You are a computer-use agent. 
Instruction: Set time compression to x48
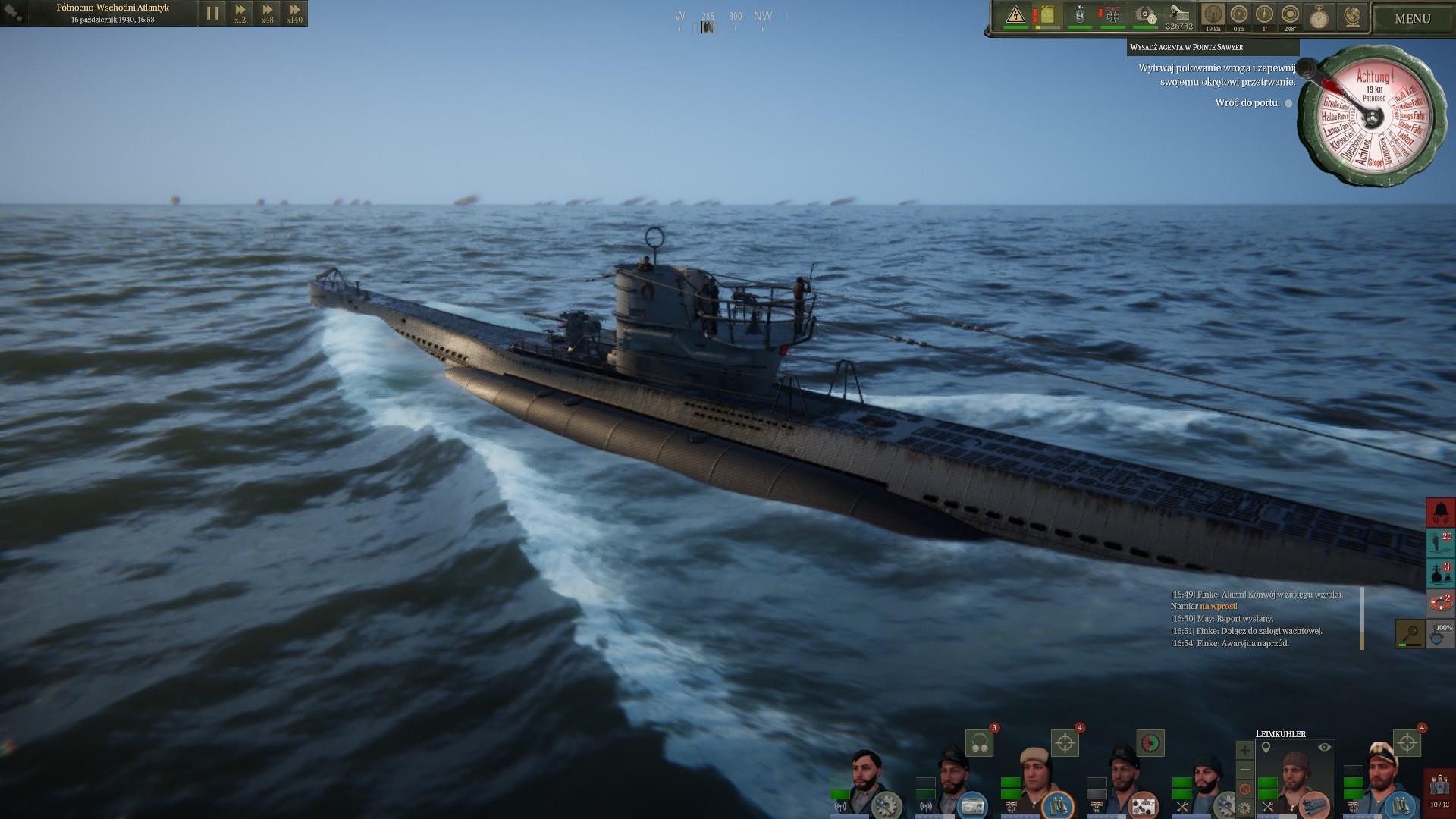click(267, 14)
